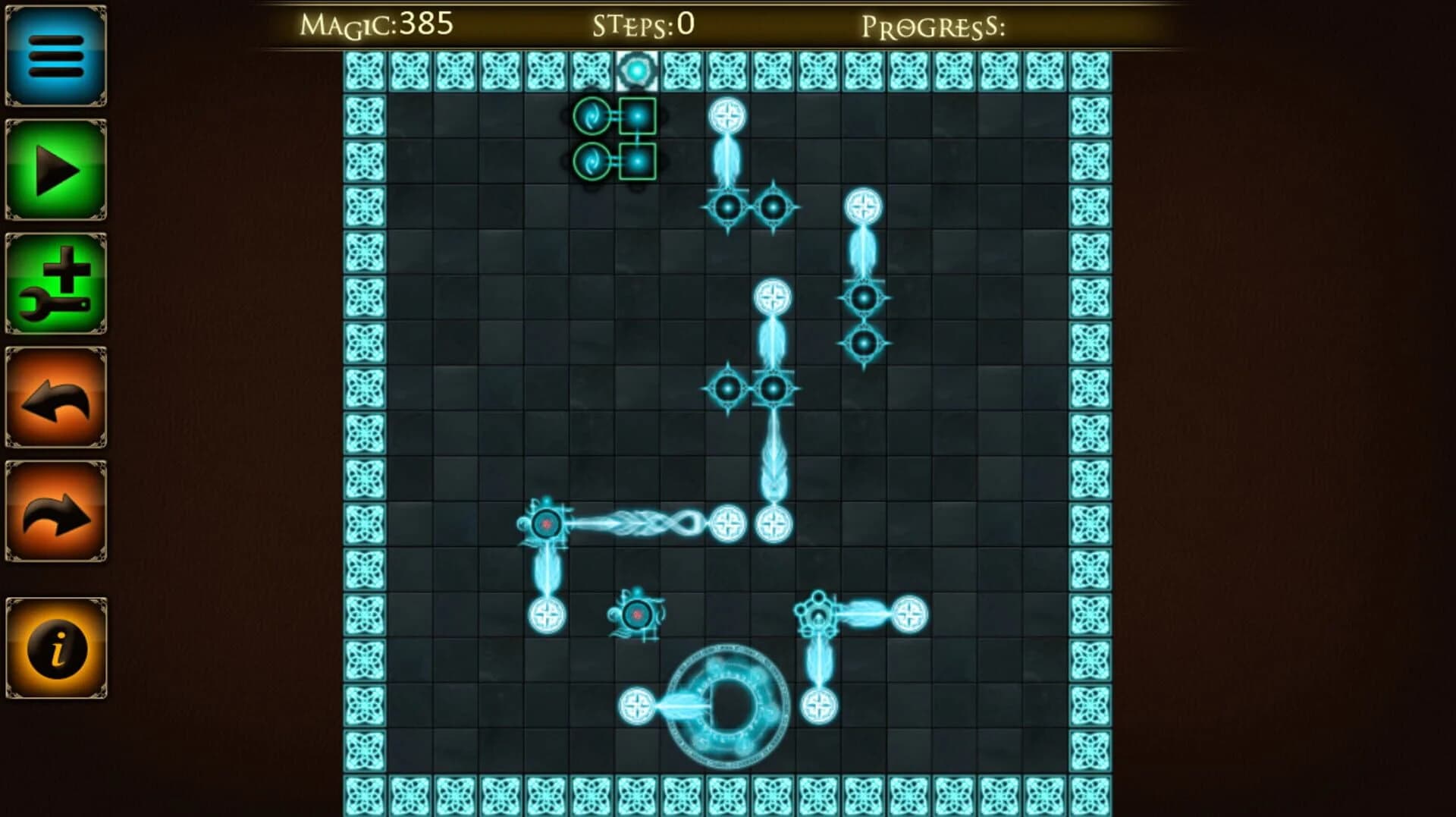
Task: Open the hamburger menu
Action: [55, 61]
